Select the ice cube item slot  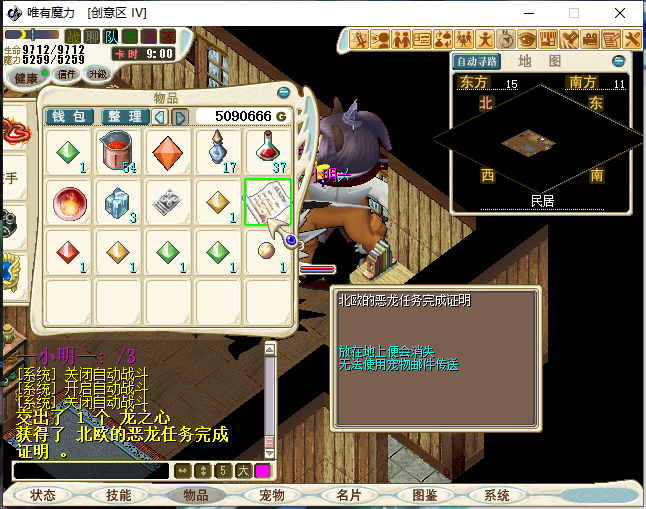pyautogui.click(x=119, y=203)
